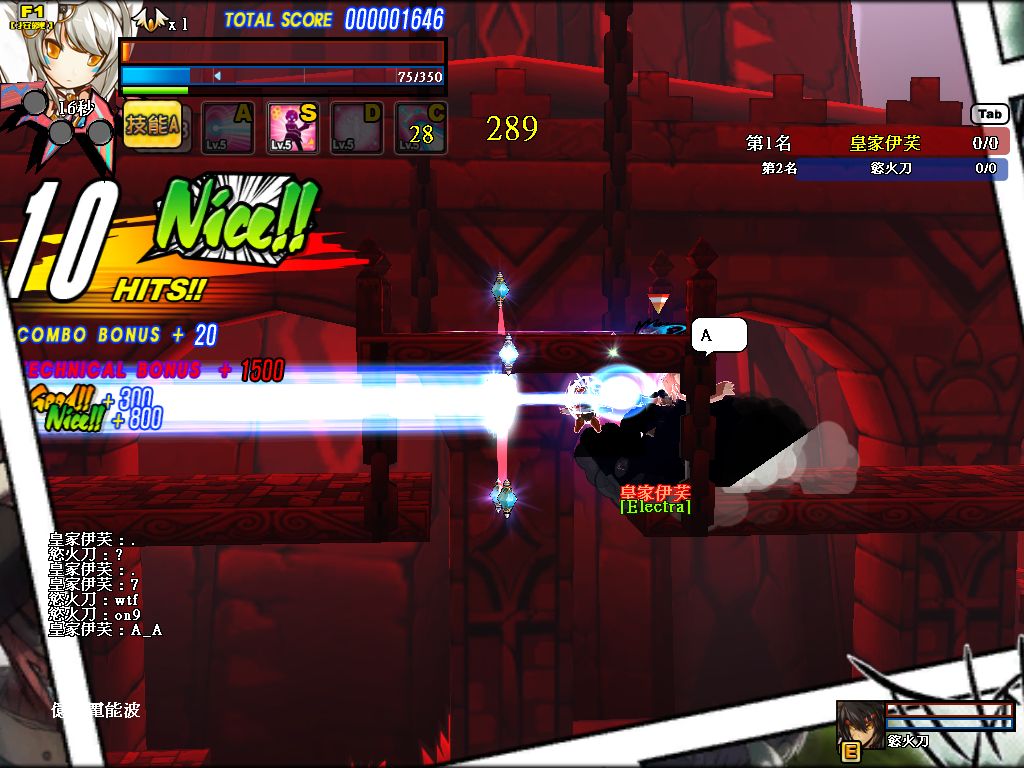This screenshot has width=1024, height=768.
Task: Select the slot C skill showing 28
Action: [x=421, y=128]
